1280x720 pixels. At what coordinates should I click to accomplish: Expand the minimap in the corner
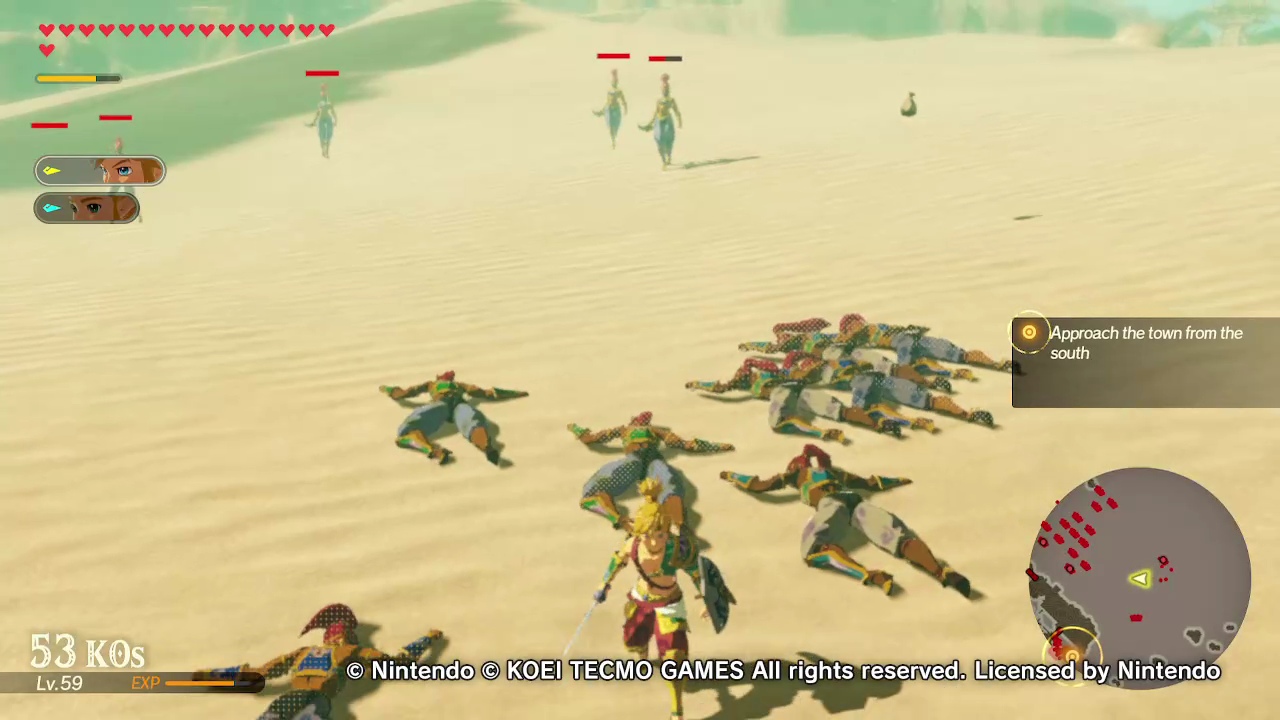click(1137, 575)
